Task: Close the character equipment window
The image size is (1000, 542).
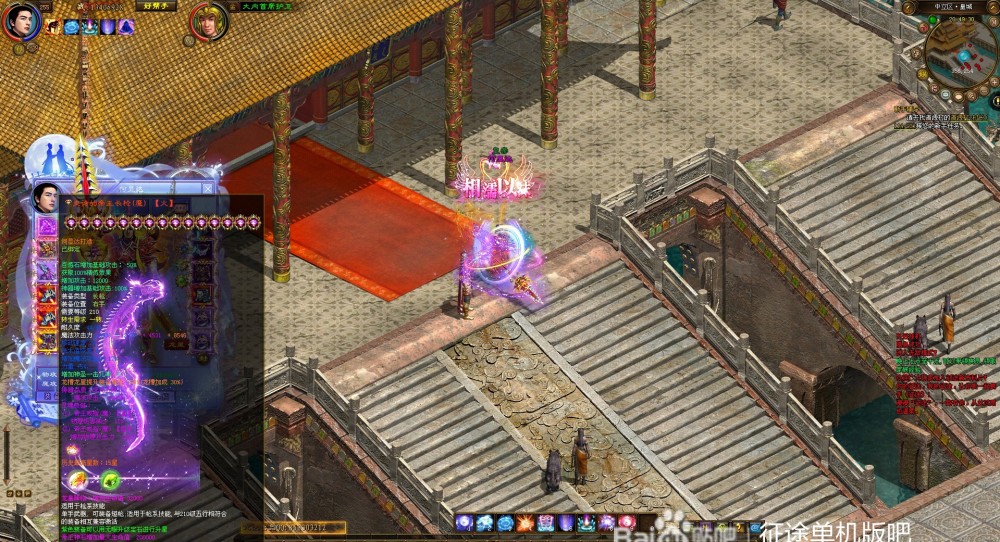Action: point(208,187)
